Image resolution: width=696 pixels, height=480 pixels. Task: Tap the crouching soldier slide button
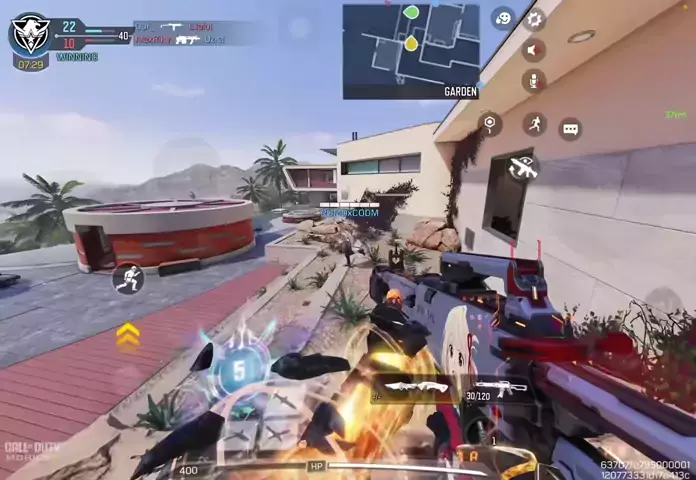(x=128, y=278)
